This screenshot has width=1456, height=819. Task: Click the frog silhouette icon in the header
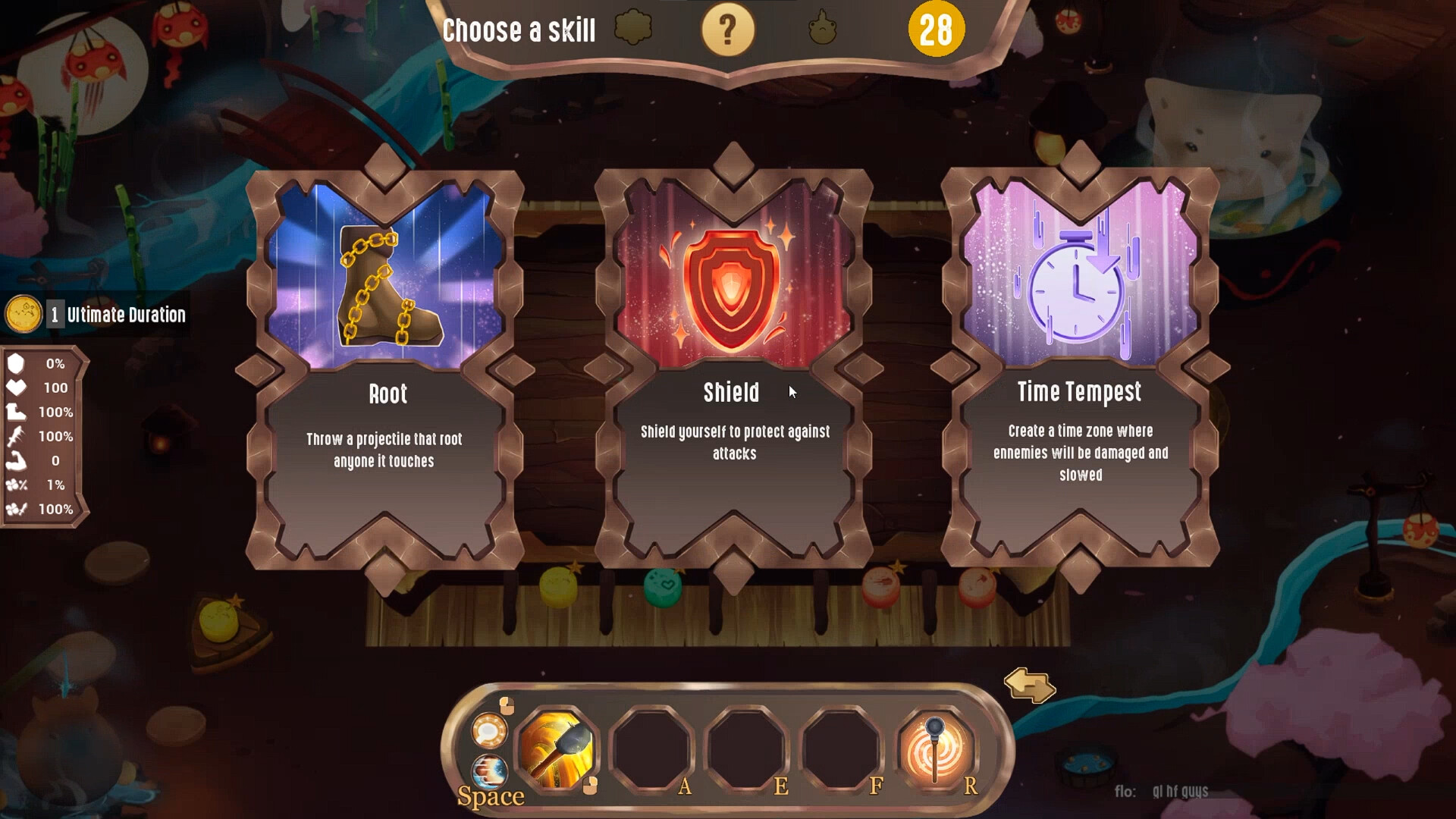point(823,29)
